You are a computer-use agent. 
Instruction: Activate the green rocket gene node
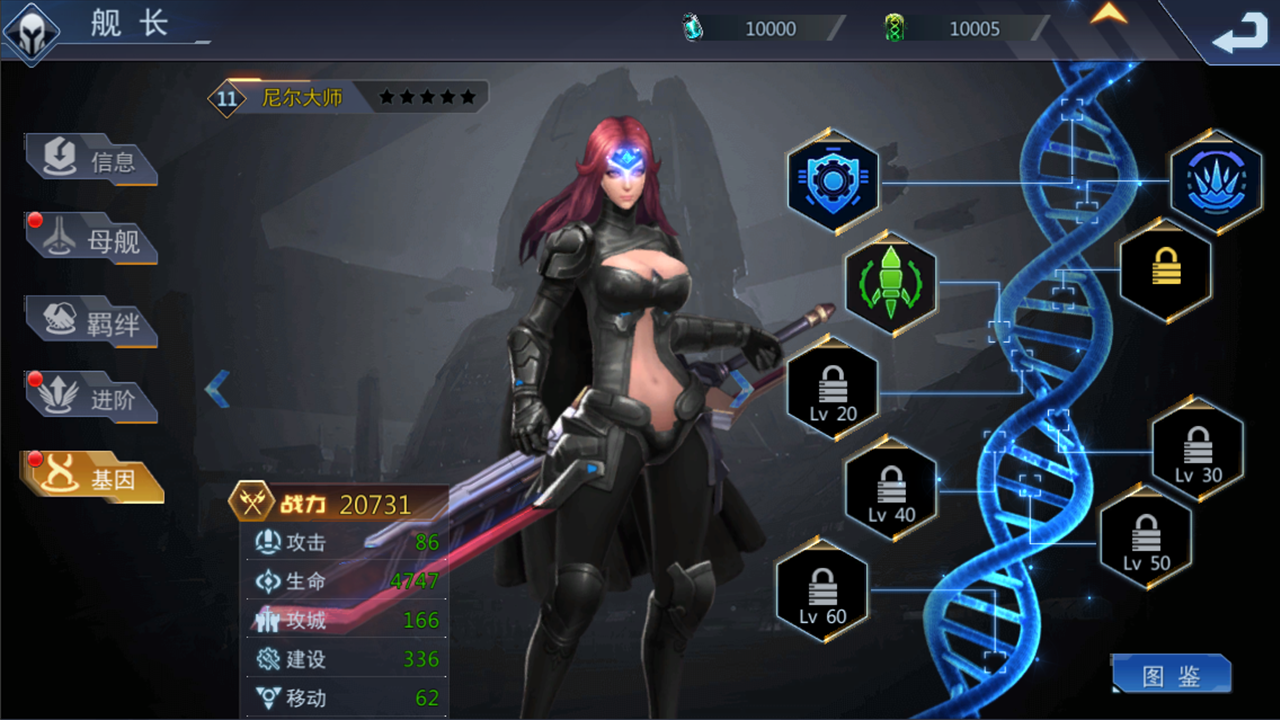tap(891, 283)
